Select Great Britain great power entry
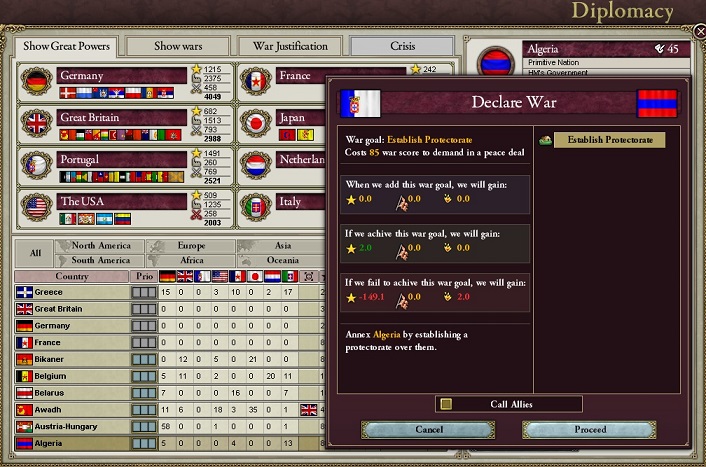Image resolution: width=706 pixels, height=467 pixels. [122, 118]
